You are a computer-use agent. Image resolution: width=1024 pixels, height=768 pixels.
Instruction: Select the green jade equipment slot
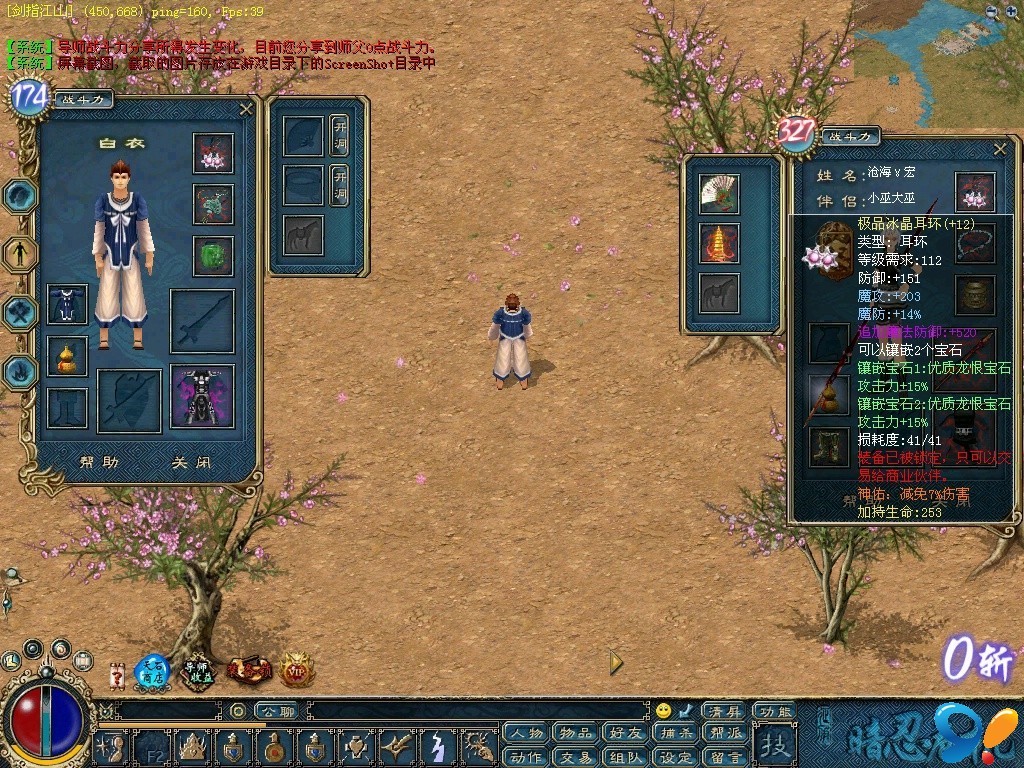tap(213, 255)
